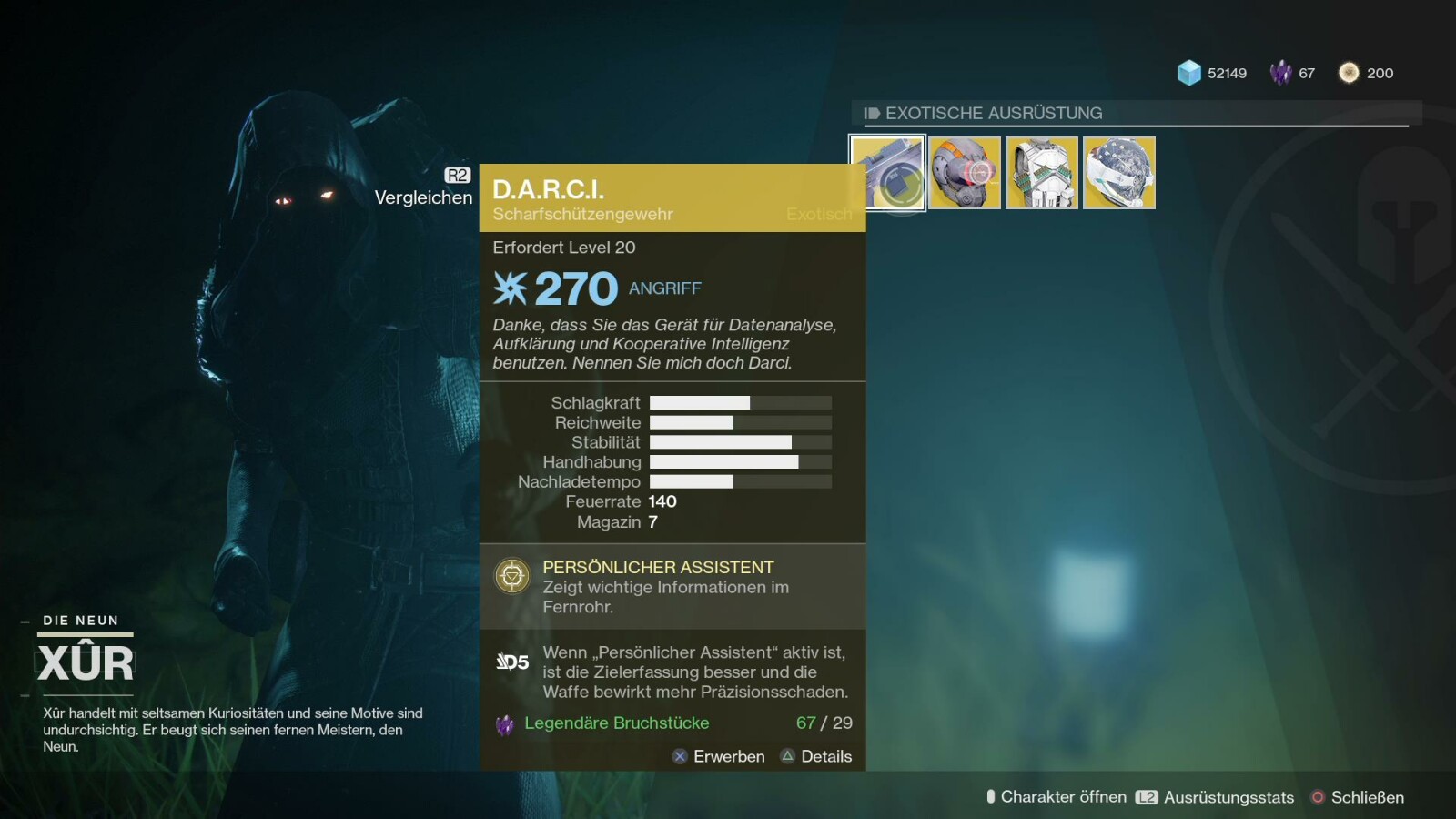
Task: Select the D.A.R.C.I. sniper rifle slot
Action: (887, 173)
